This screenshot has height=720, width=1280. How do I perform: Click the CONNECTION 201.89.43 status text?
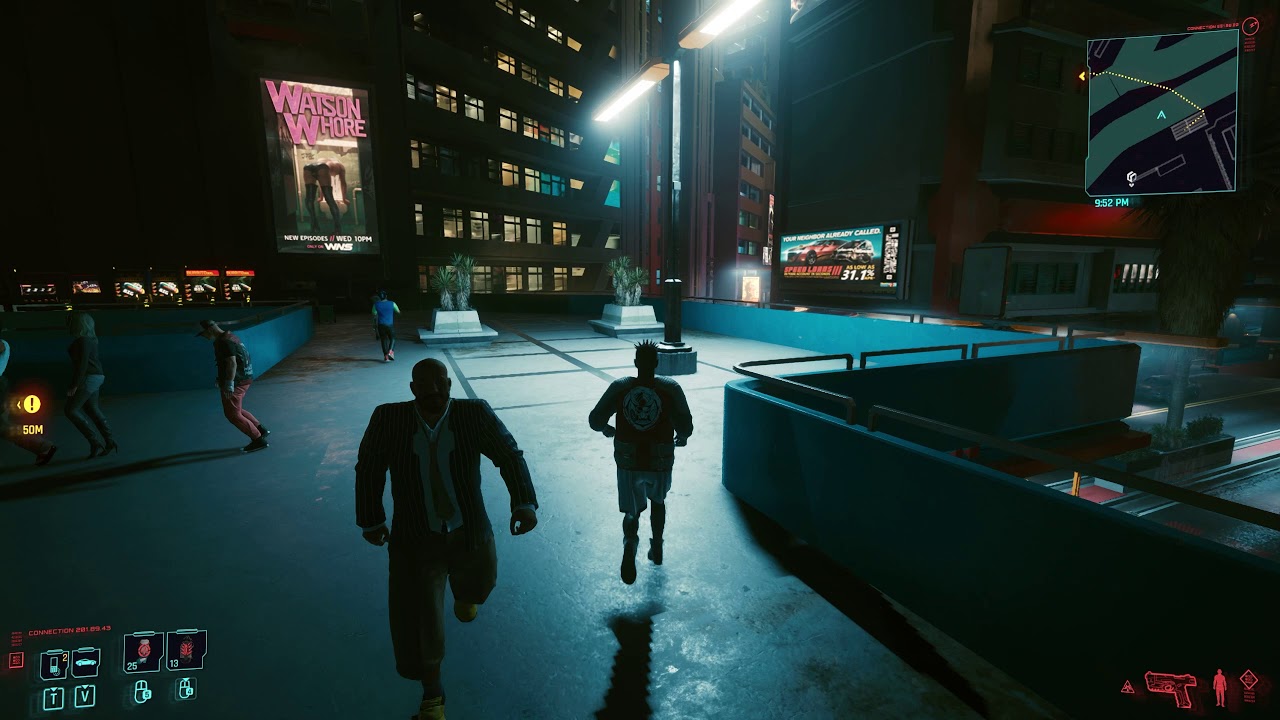click(70, 628)
